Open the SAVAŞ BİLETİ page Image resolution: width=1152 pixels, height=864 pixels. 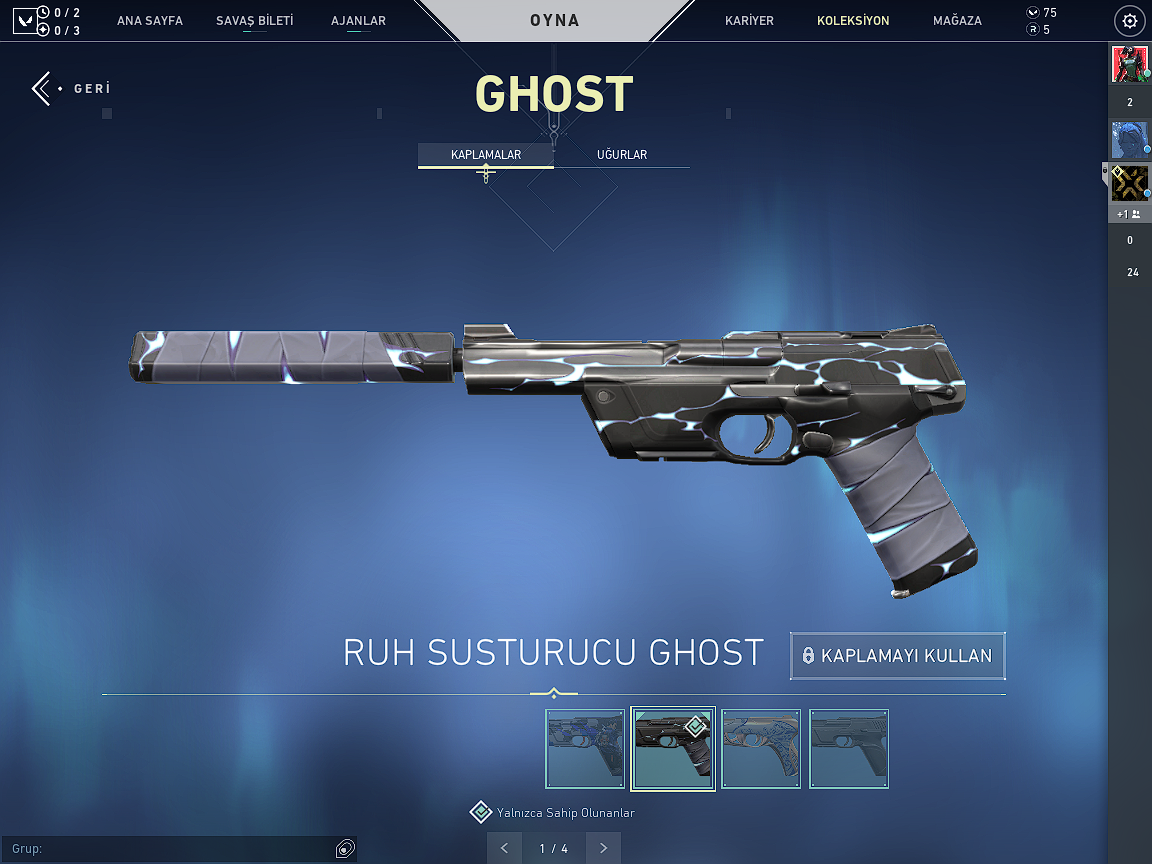tap(255, 21)
